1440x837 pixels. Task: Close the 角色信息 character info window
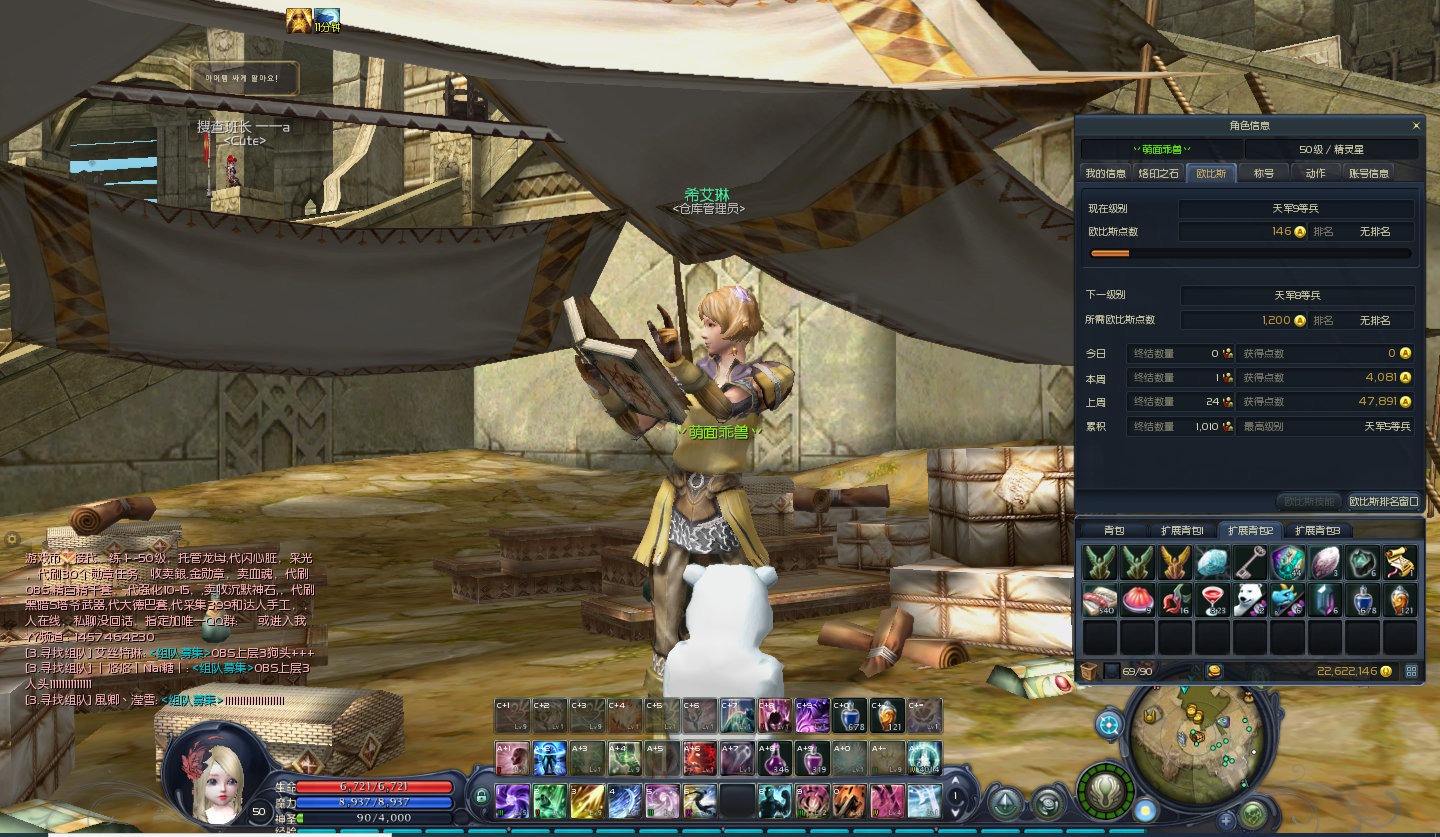(1415, 126)
